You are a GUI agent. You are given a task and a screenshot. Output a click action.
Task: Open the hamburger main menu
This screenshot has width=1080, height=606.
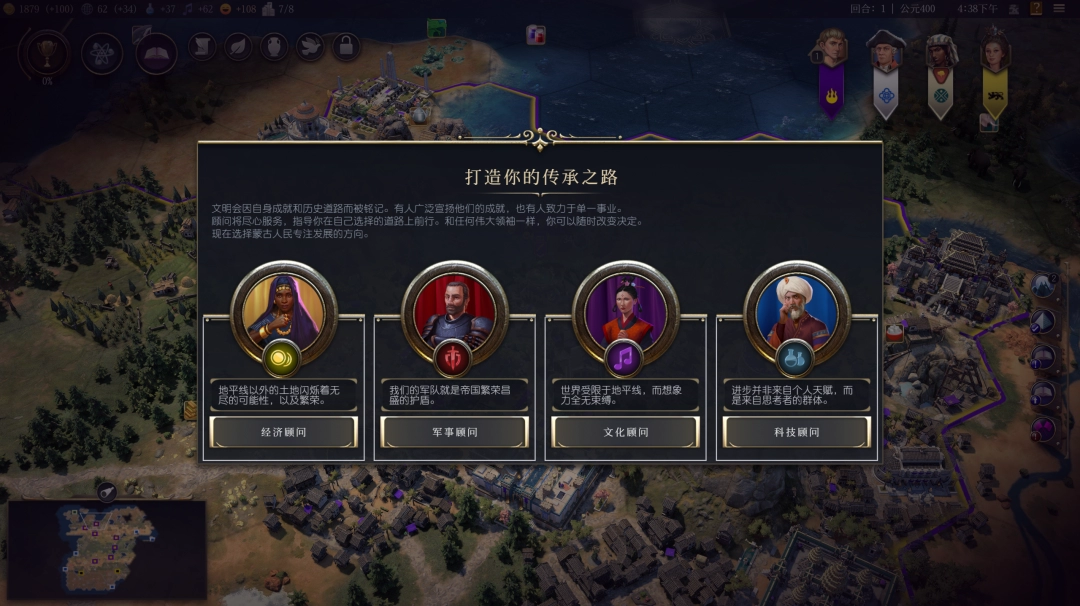pos(1059,9)
